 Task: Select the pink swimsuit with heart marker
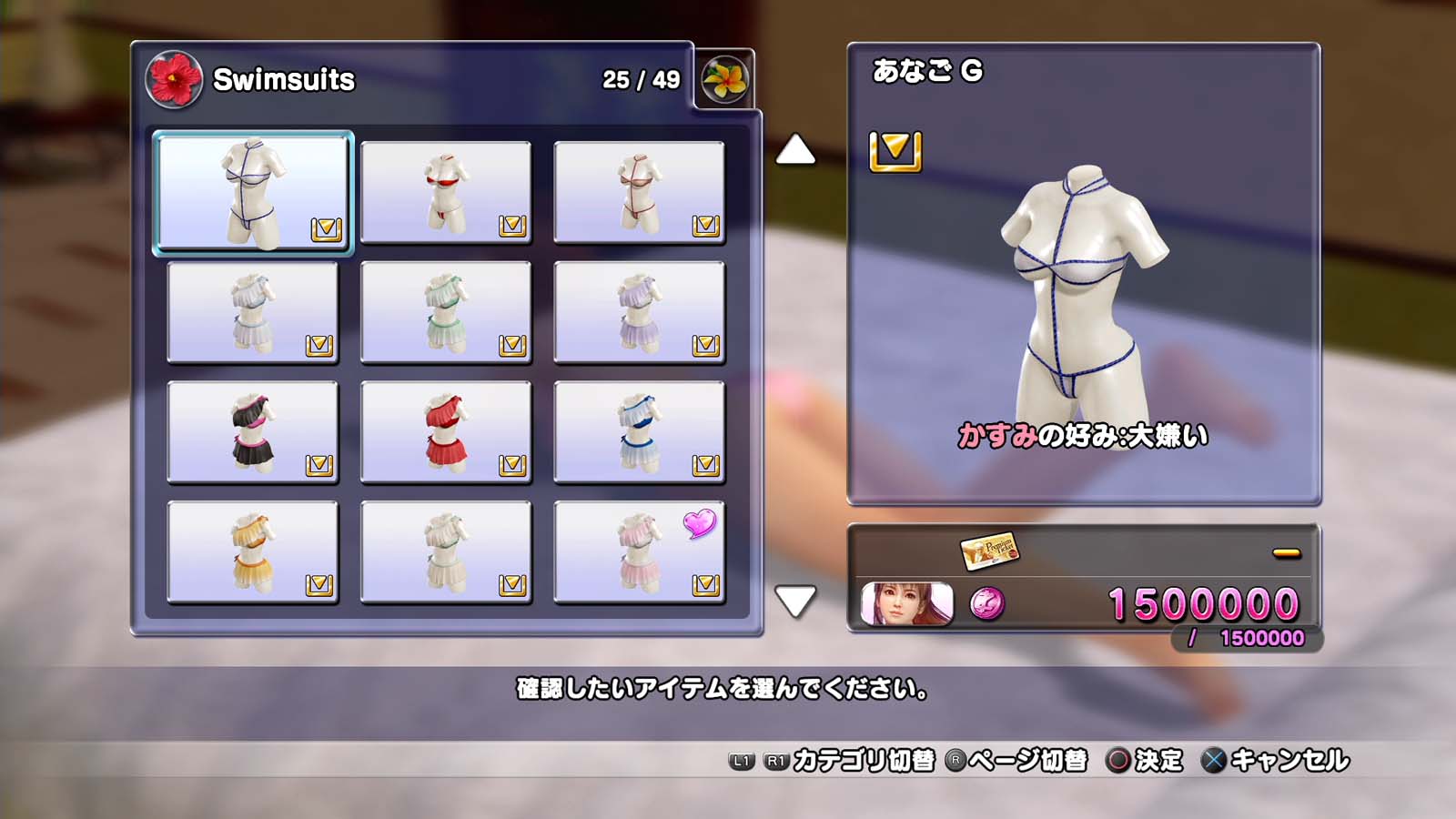639,551
